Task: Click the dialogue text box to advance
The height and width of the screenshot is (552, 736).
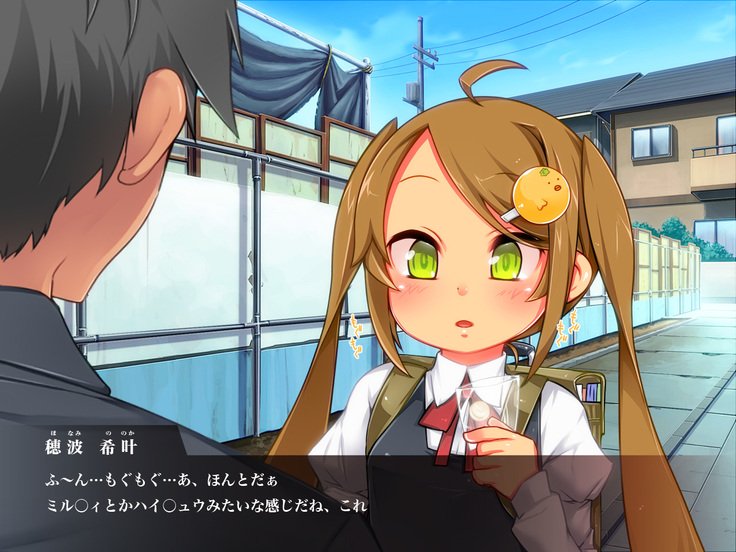Action: pyautogui.click(x=368, y=492)
